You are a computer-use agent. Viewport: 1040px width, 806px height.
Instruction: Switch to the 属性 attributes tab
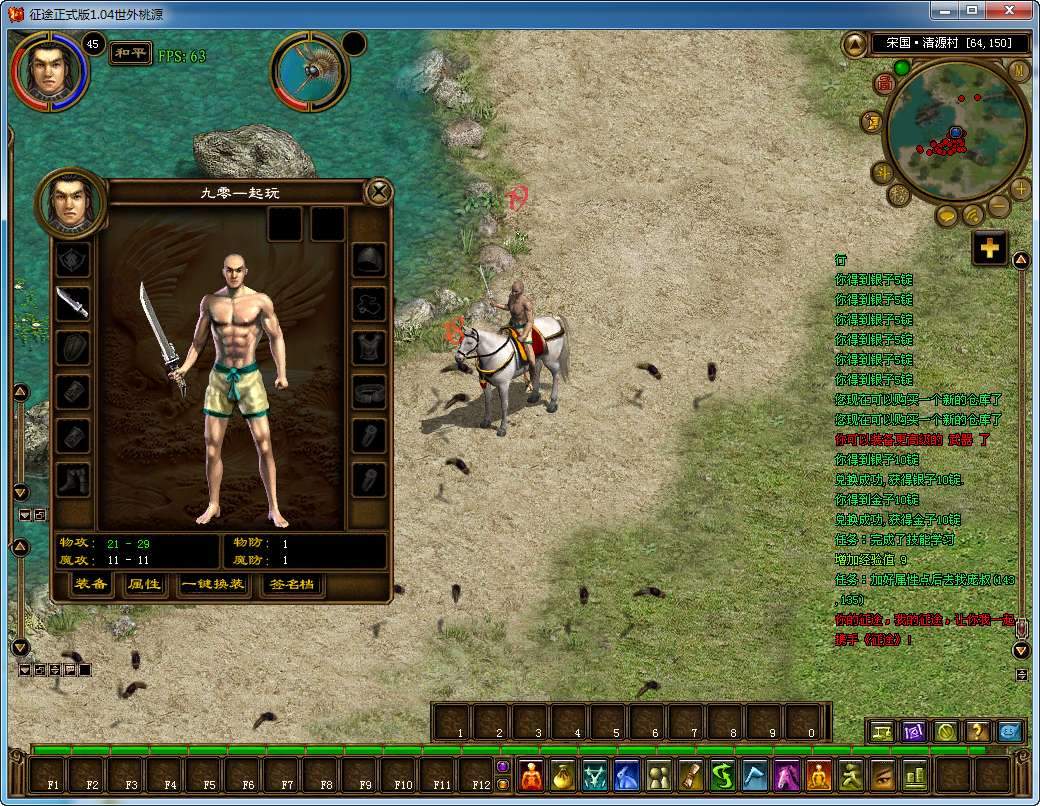pos(144,584)
